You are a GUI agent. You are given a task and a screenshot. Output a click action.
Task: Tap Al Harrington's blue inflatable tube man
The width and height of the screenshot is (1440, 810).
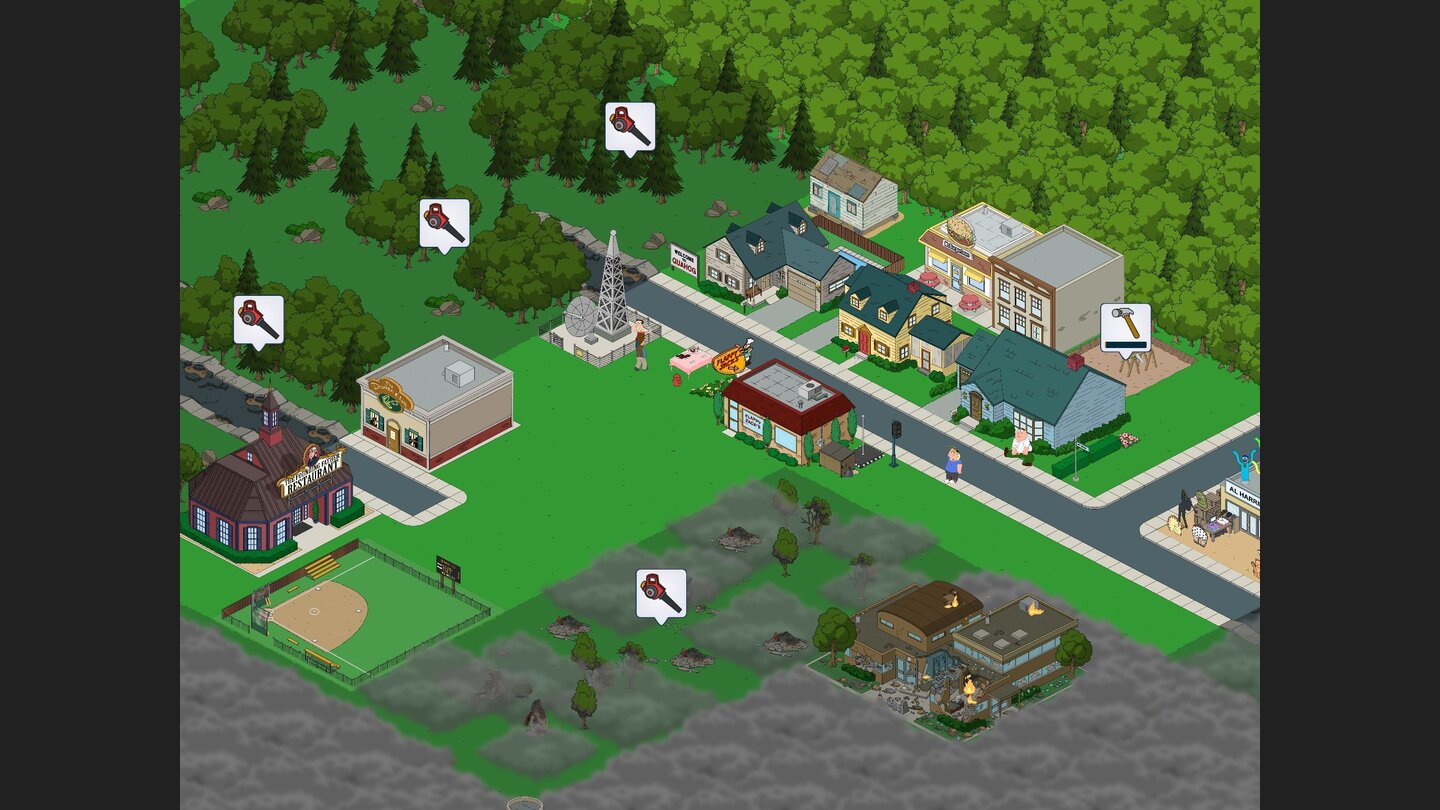coord(1245,465)
